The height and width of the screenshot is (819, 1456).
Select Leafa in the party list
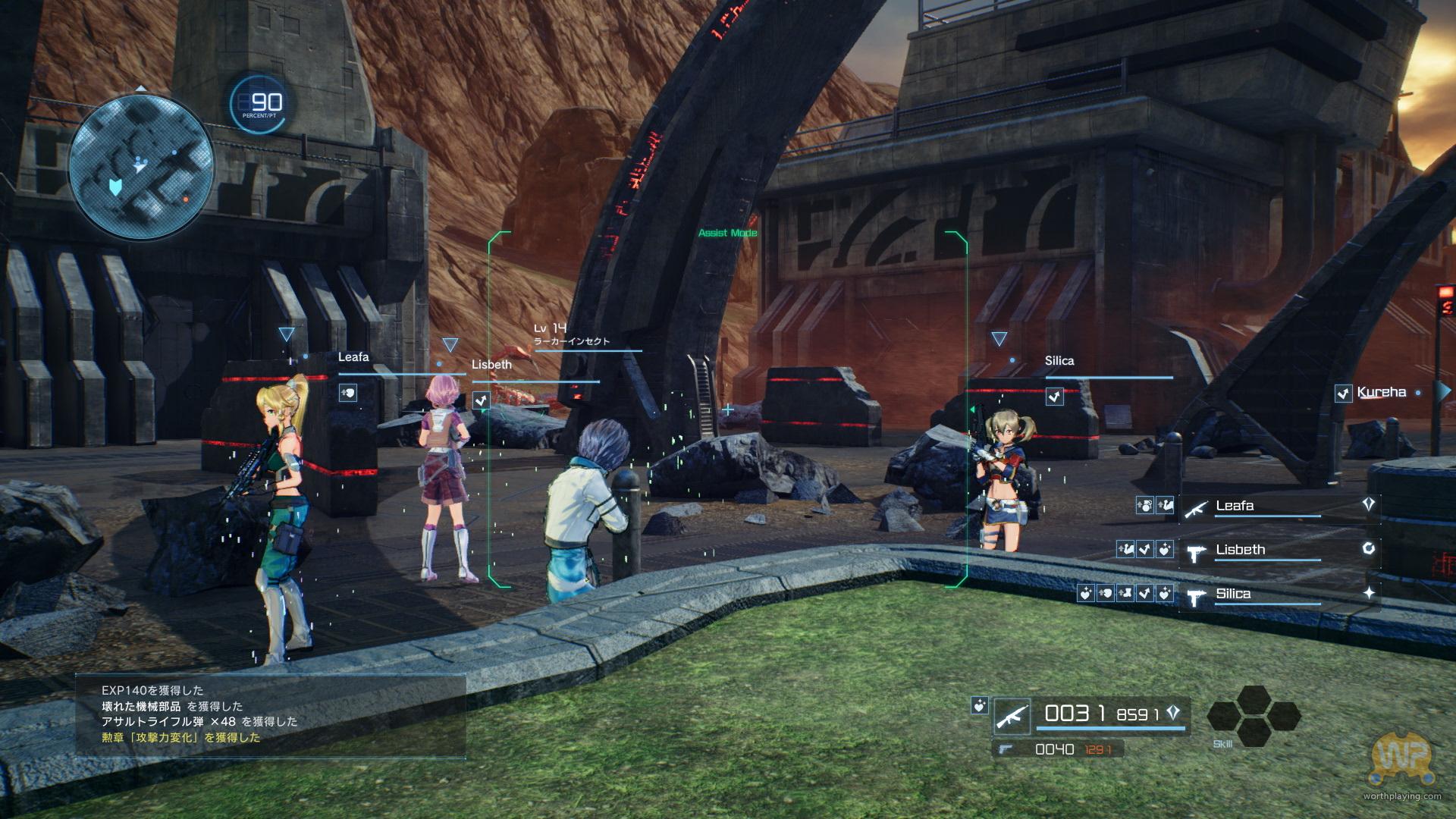click(x=1234, y=506)
